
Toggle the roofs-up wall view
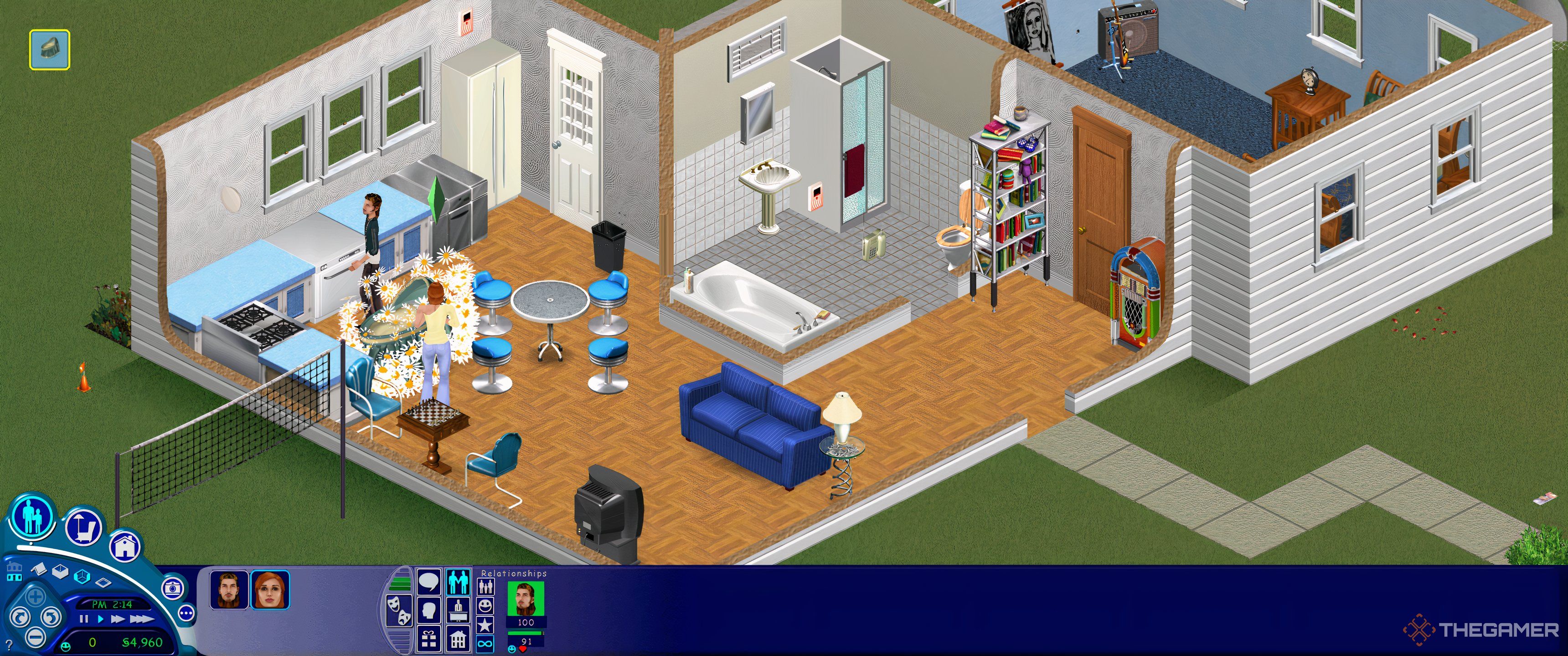click(x=39, y=569)
